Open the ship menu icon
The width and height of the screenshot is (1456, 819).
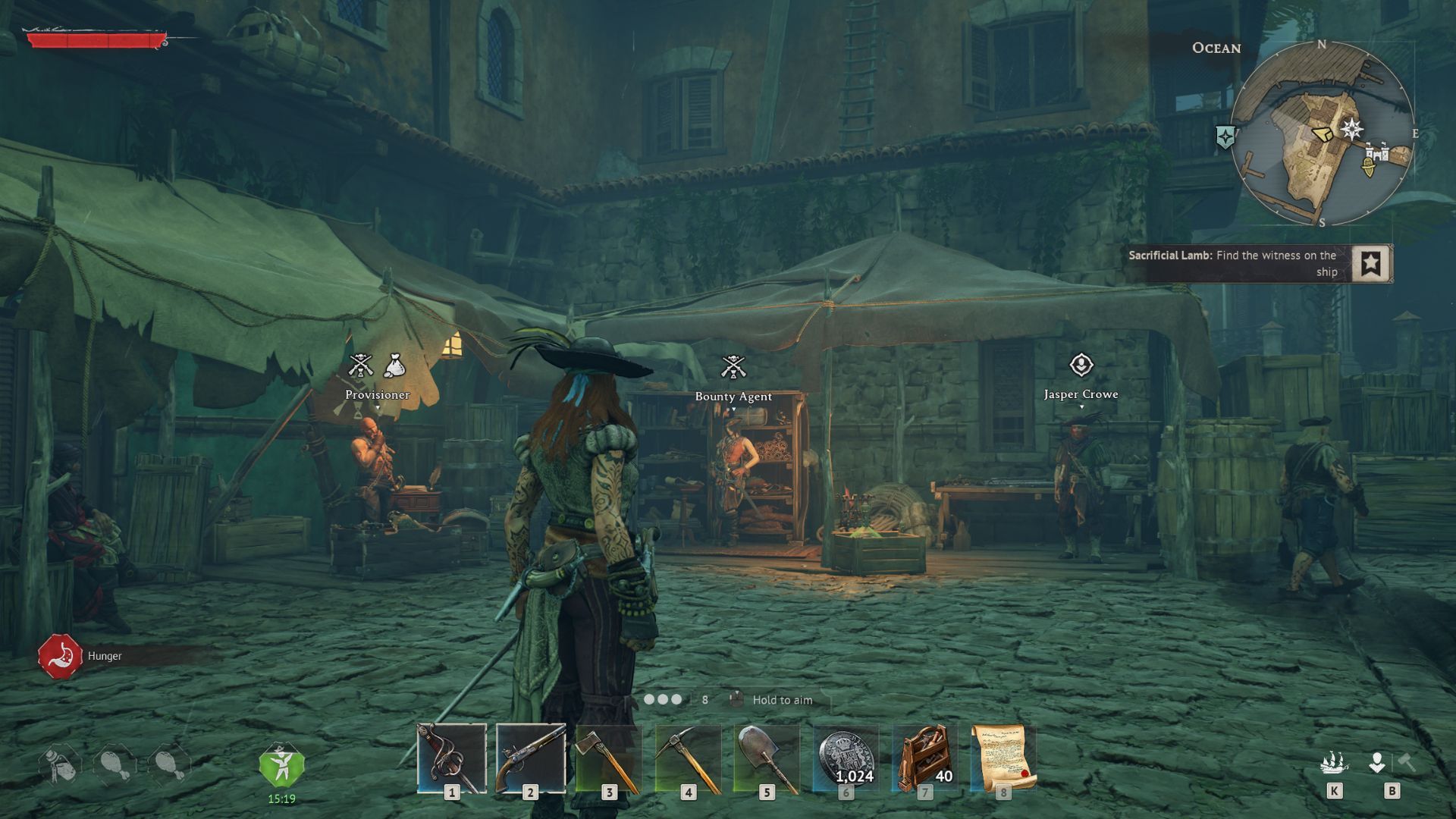click(1334, 762)
